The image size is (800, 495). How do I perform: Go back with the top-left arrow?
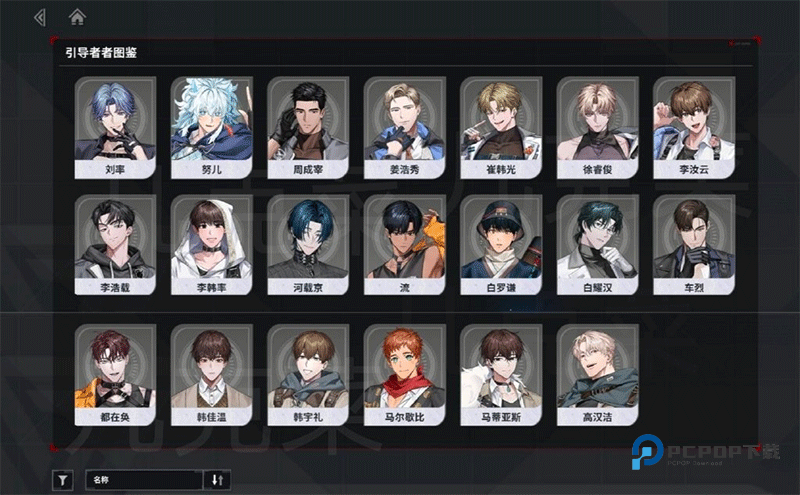point(39,17)
